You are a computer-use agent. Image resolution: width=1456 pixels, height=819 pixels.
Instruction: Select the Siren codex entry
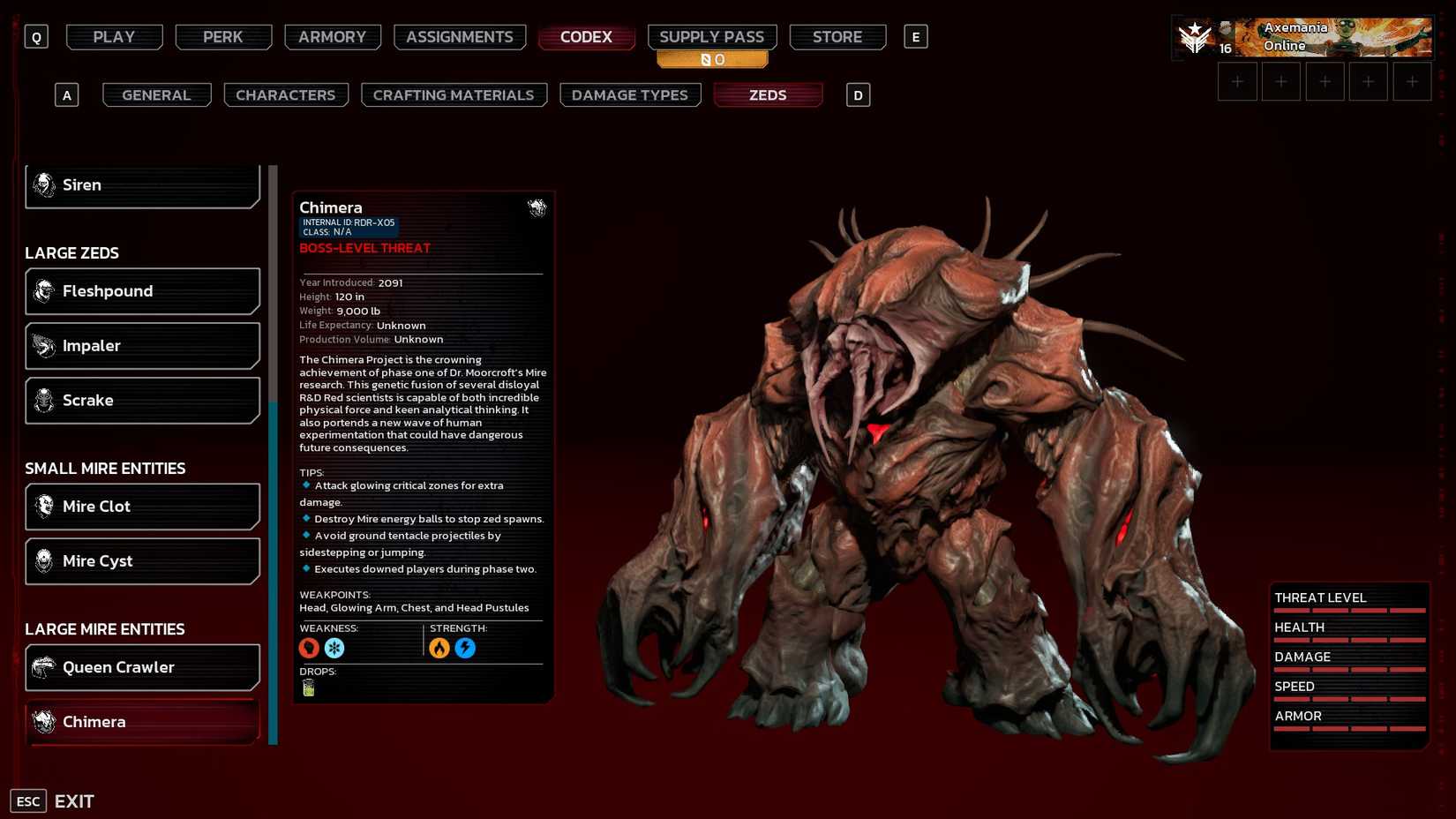point(141,184)
